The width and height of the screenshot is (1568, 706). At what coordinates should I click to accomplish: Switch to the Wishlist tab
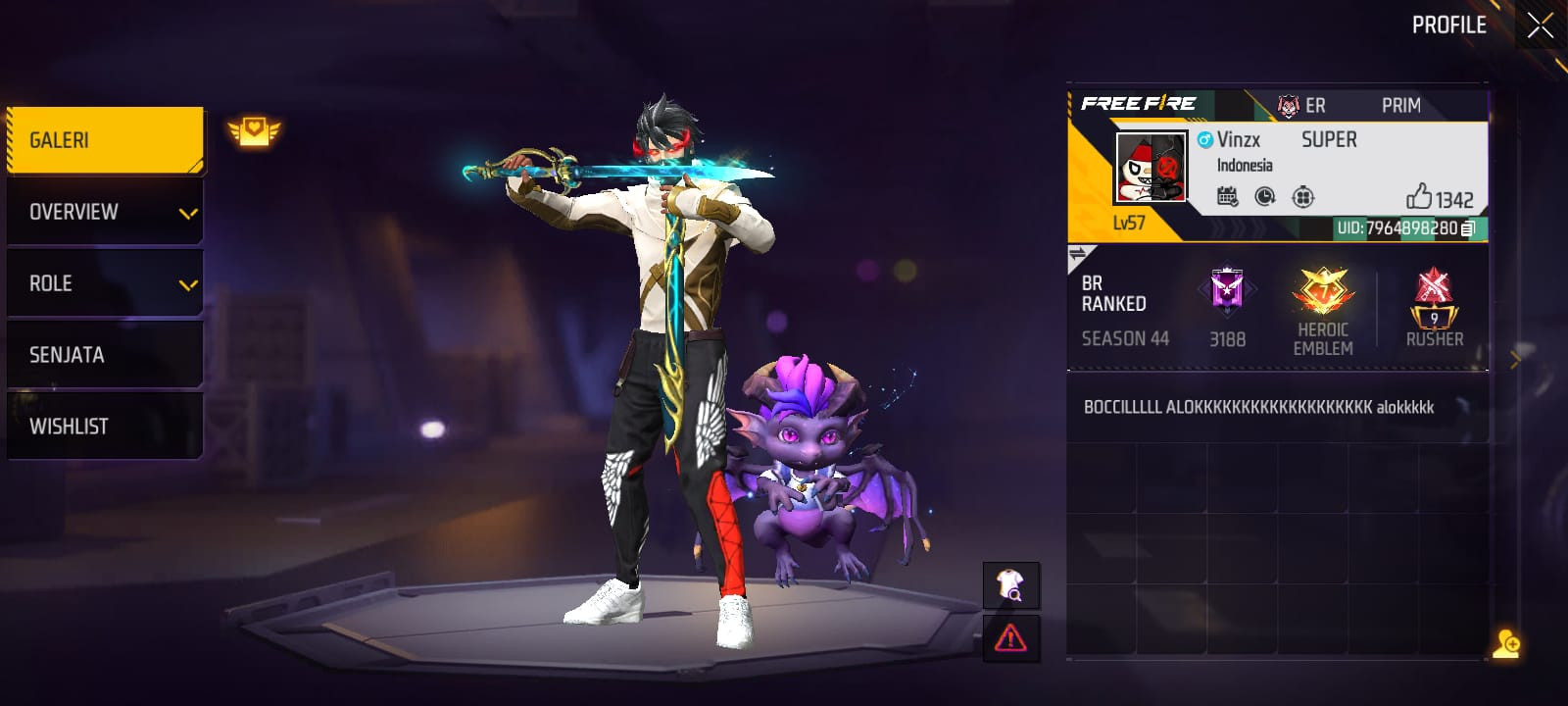coord(105,427)
